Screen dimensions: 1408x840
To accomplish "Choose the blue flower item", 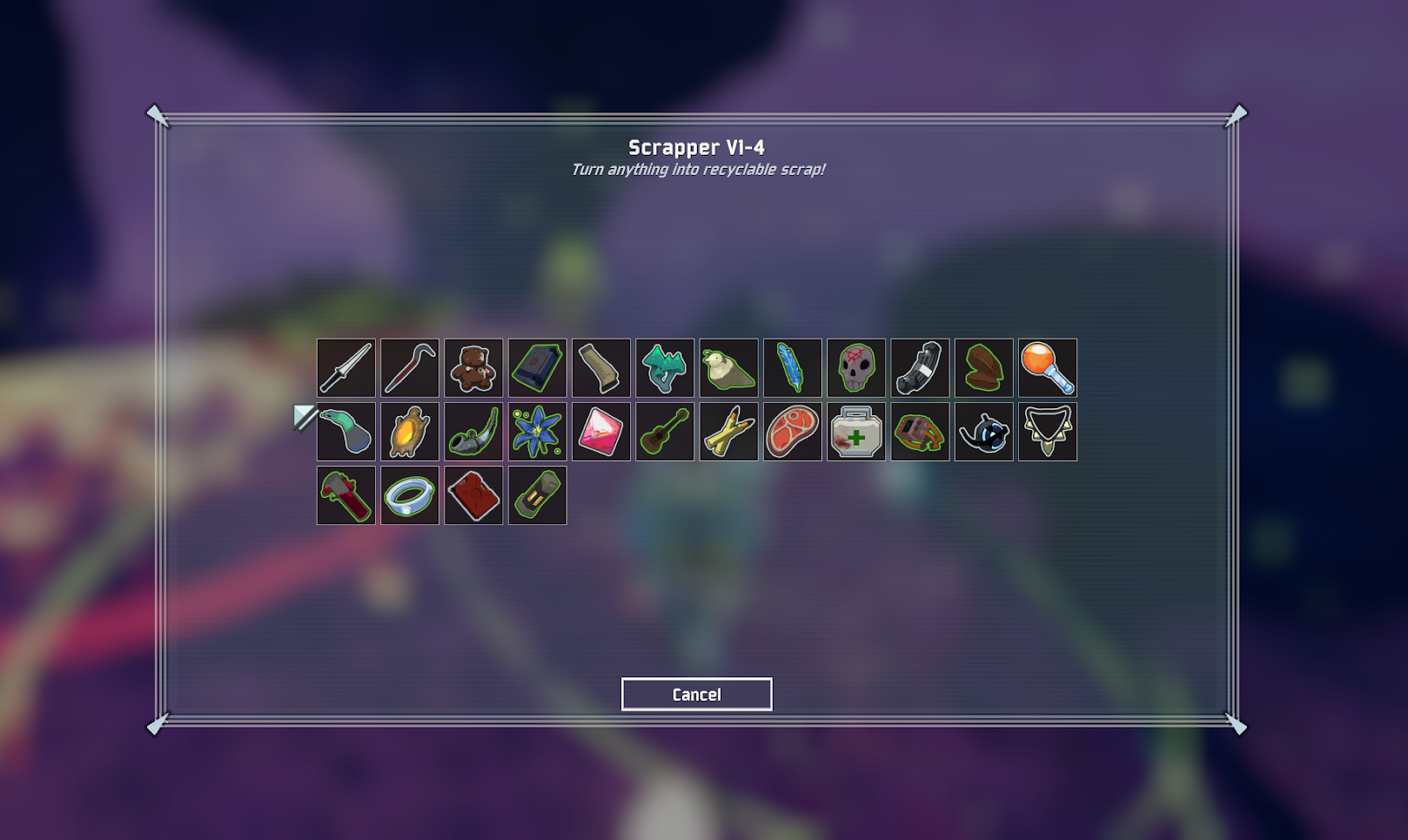I will (x=538, y=432).
